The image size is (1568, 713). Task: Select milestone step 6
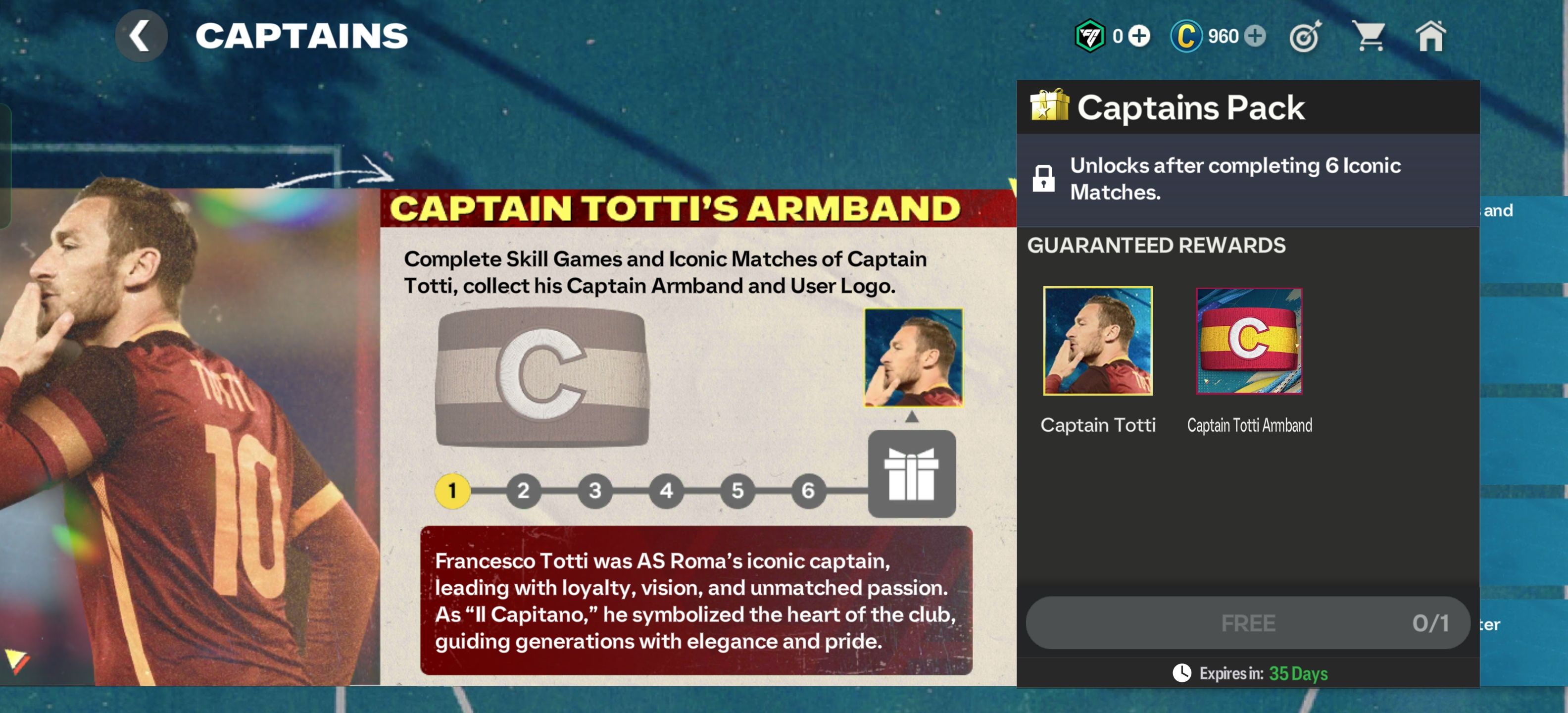click(x=808, y=490)
